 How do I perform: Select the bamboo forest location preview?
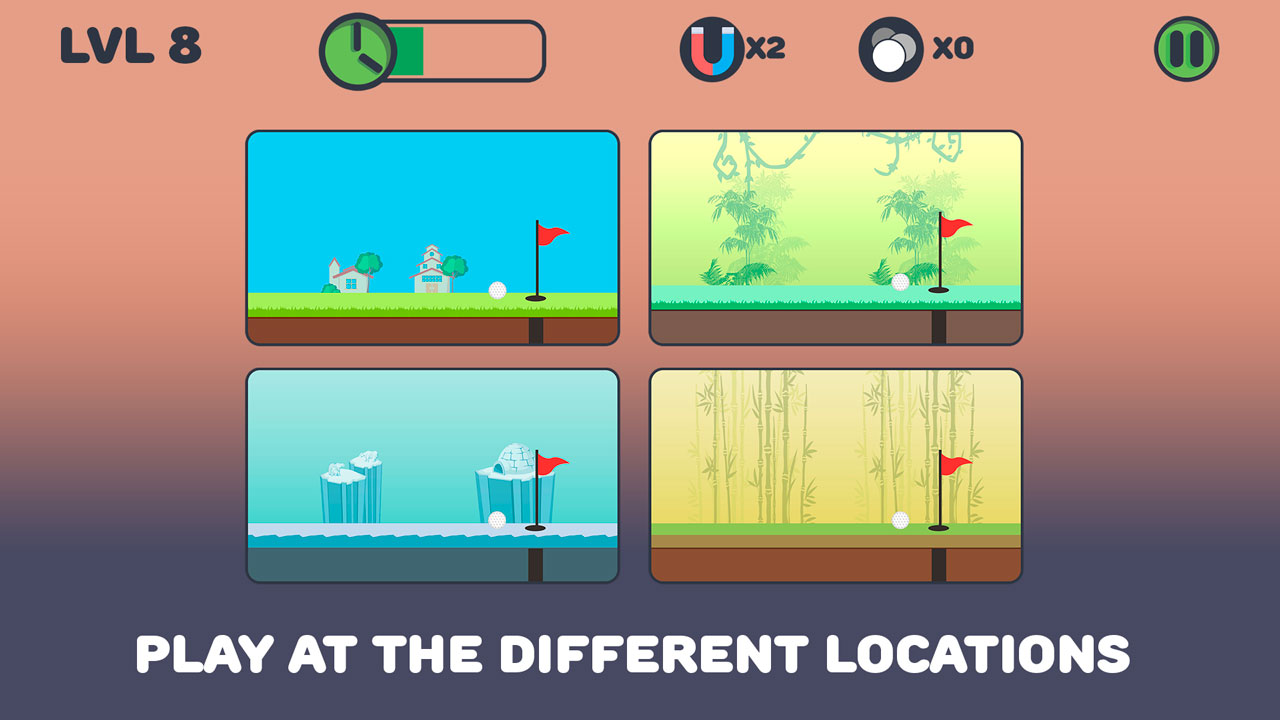835,475
